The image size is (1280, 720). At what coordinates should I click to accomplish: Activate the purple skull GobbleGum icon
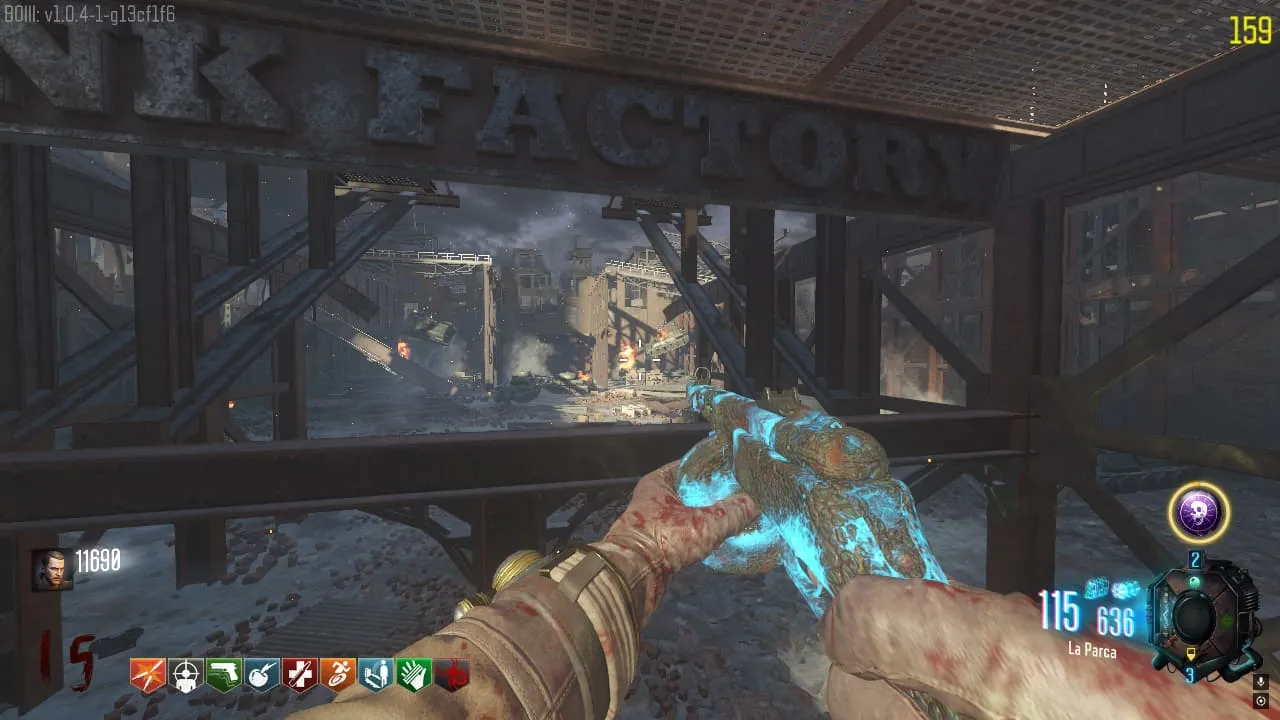click(x=1198, y=513)
